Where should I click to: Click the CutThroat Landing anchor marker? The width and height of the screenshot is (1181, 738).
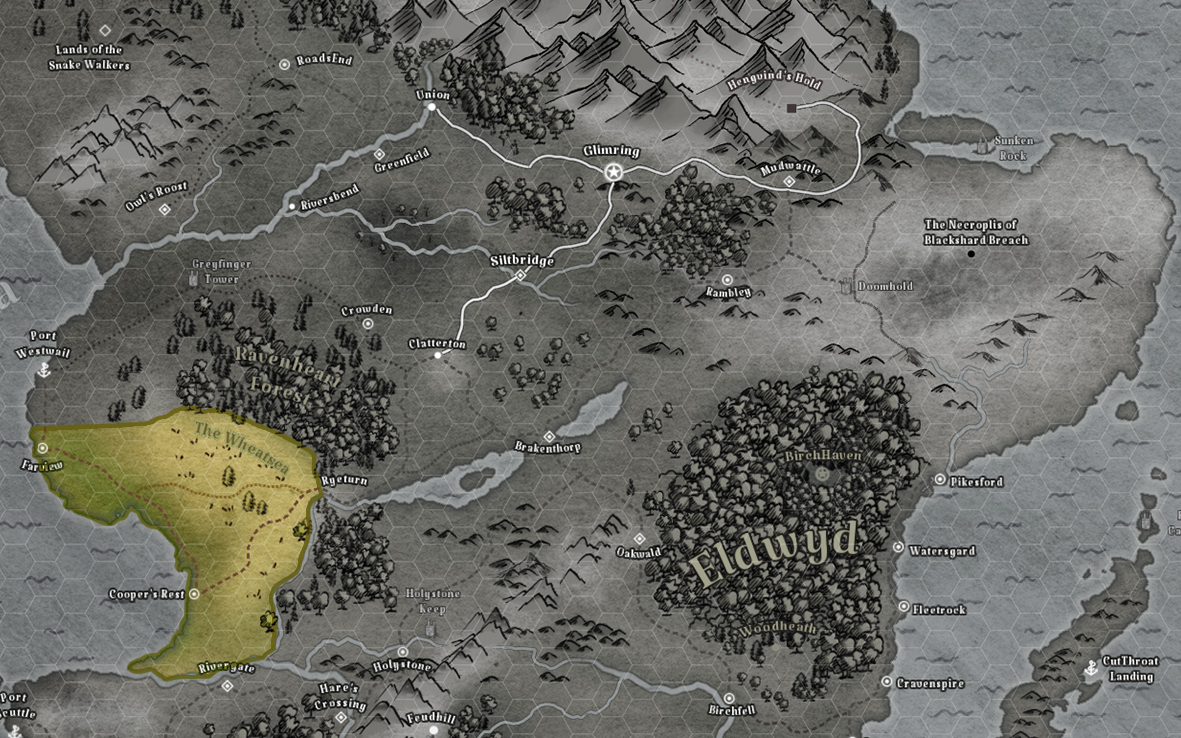(1091, 669)
